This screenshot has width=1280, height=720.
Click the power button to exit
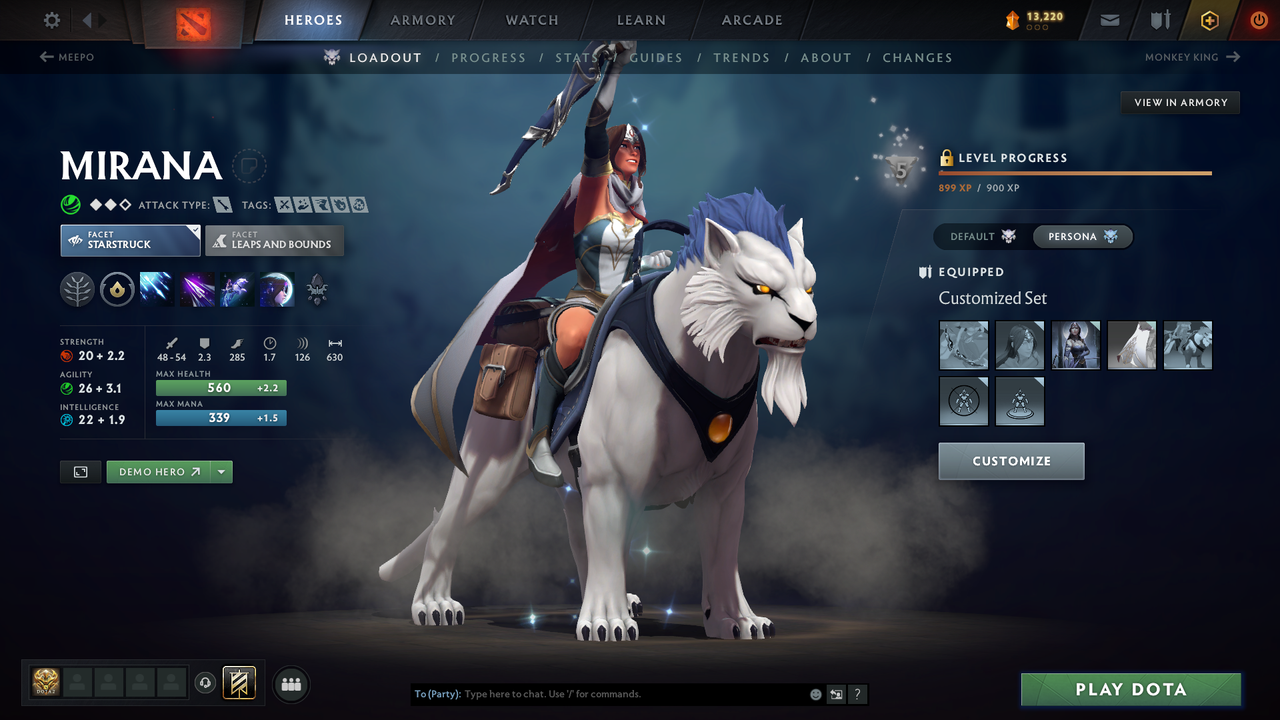coord(1259,19)
